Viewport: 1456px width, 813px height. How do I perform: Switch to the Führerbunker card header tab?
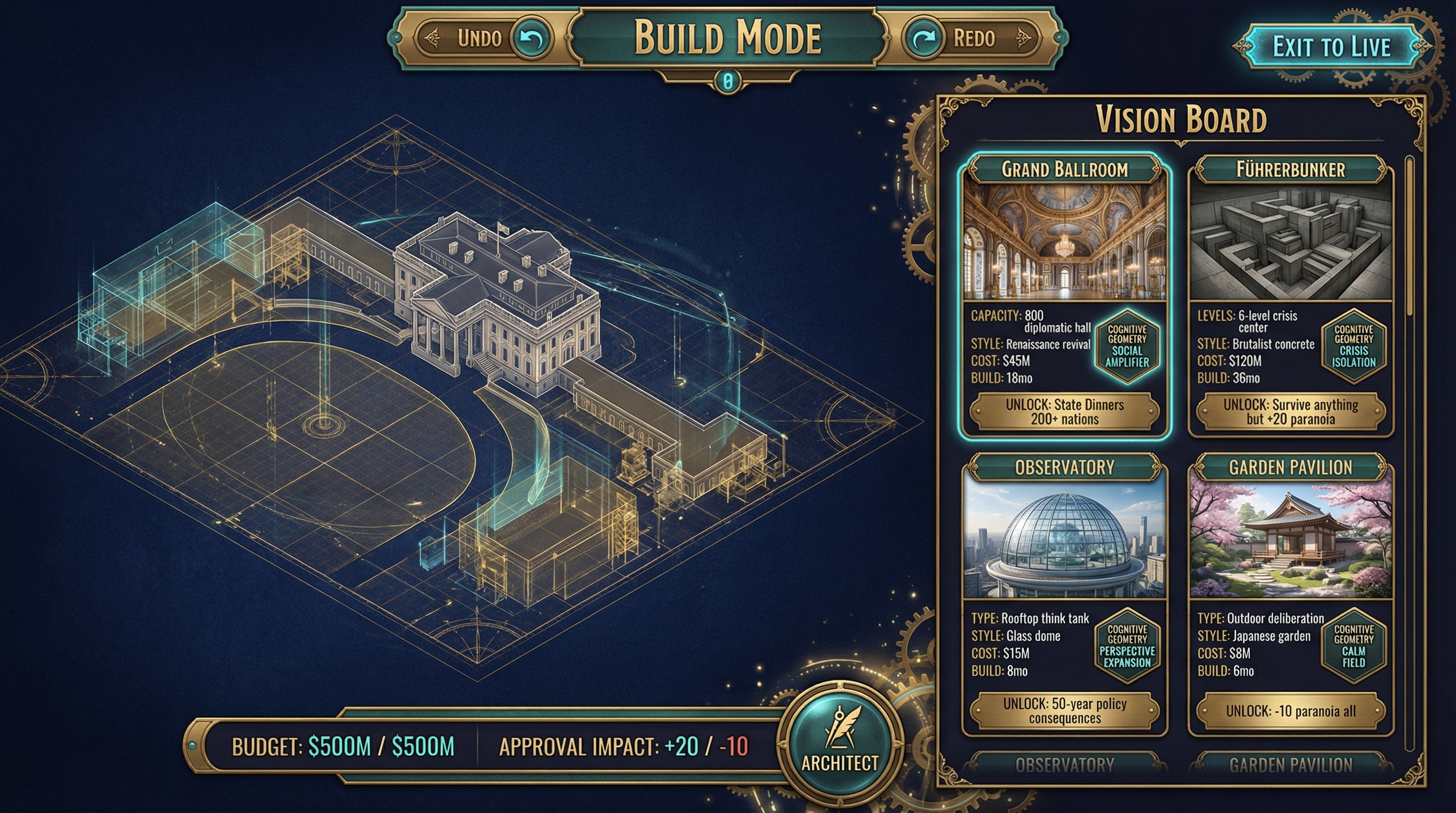click(1292, 169)
